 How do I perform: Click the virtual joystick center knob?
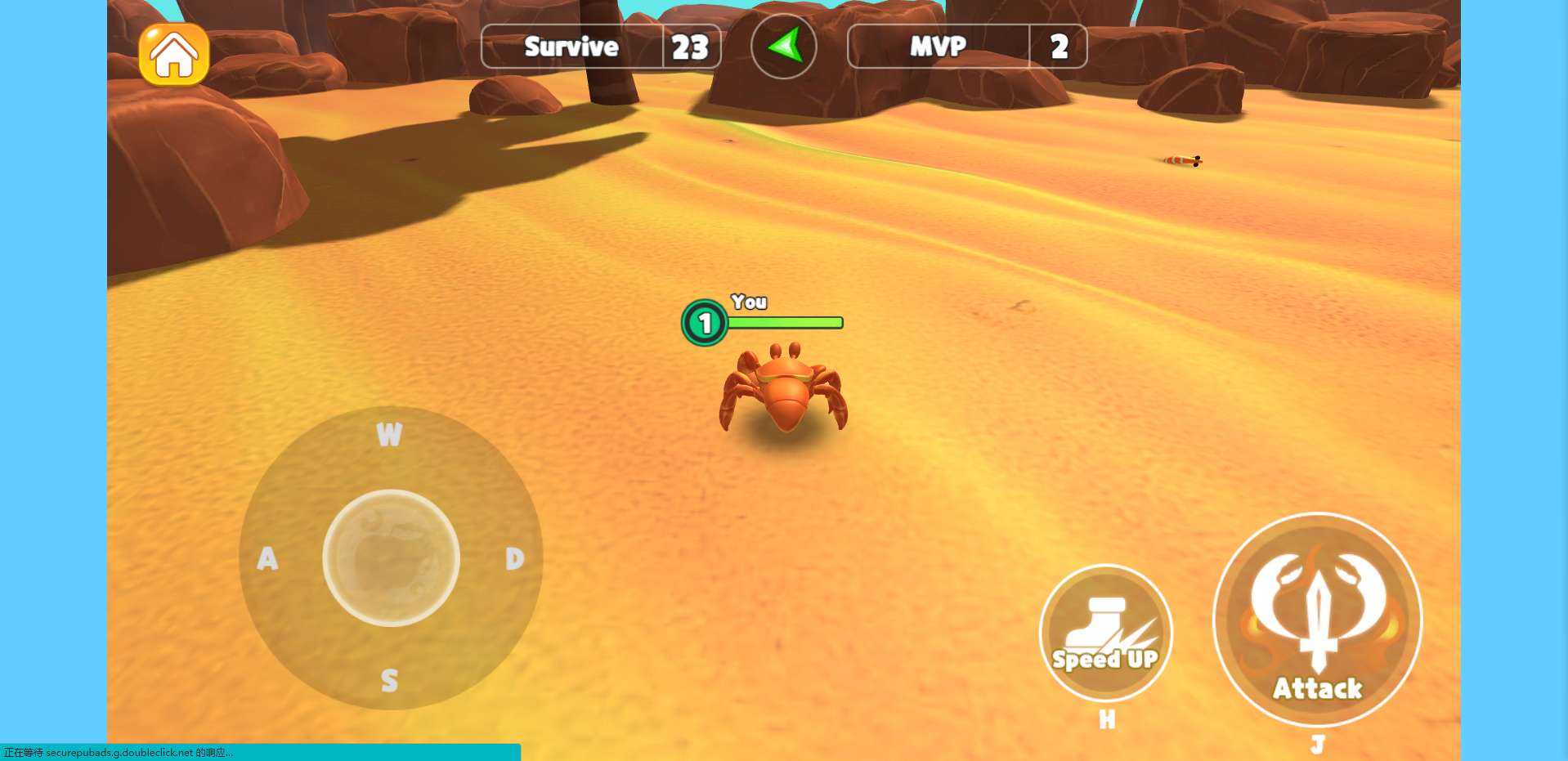[391, 558]
